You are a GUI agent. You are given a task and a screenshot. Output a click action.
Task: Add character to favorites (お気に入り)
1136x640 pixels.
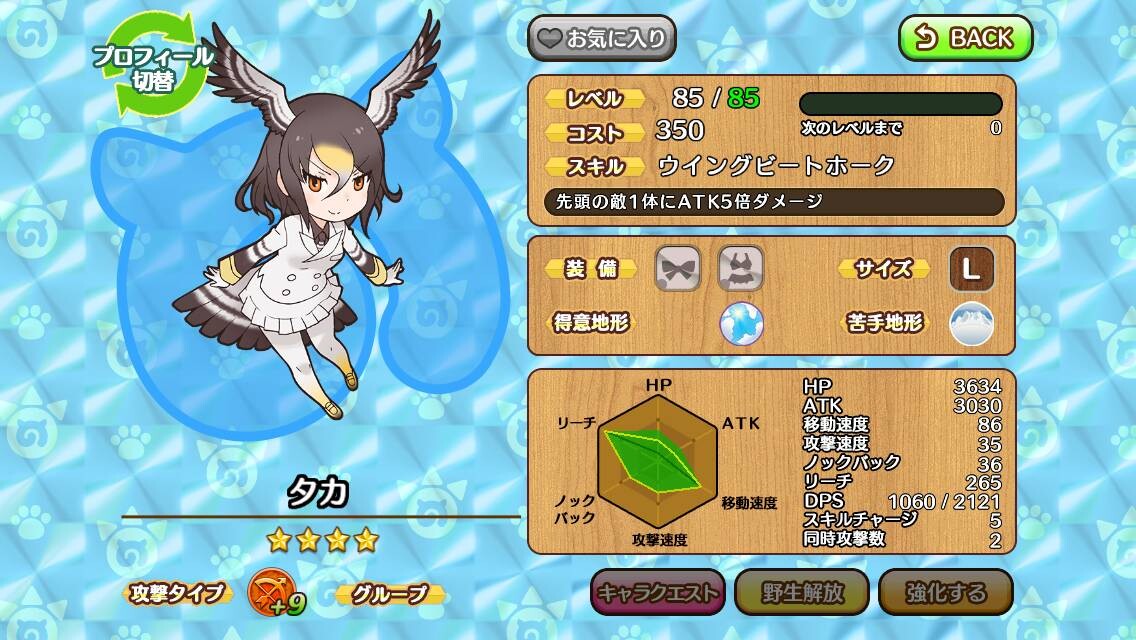tap(602, 39)
